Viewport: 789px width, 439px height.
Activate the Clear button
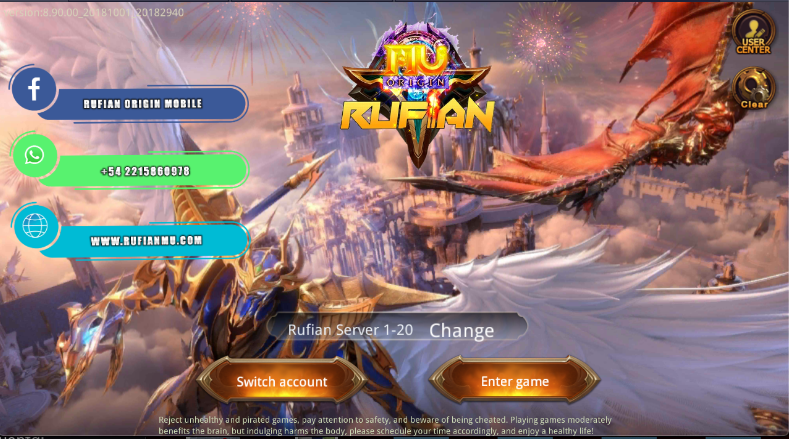coord(752,88)
